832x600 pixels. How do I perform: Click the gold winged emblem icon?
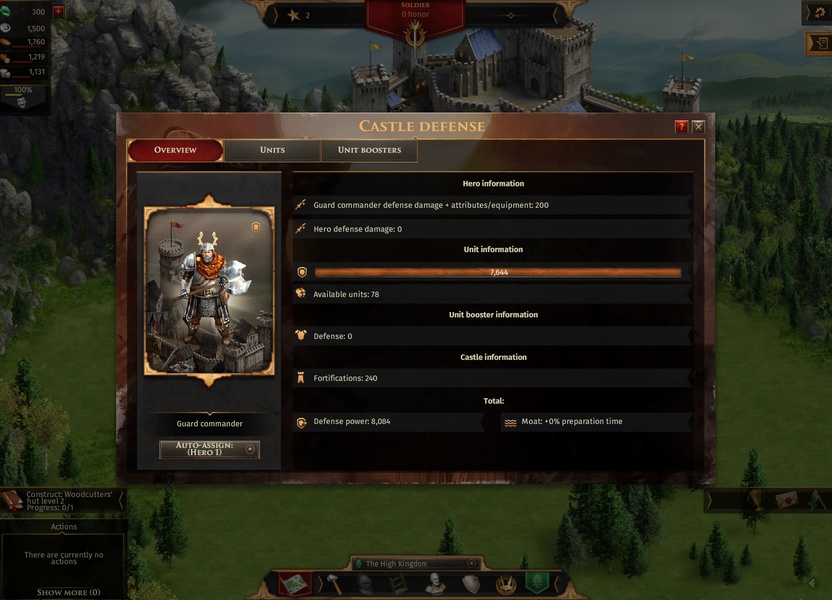[506, 584]
